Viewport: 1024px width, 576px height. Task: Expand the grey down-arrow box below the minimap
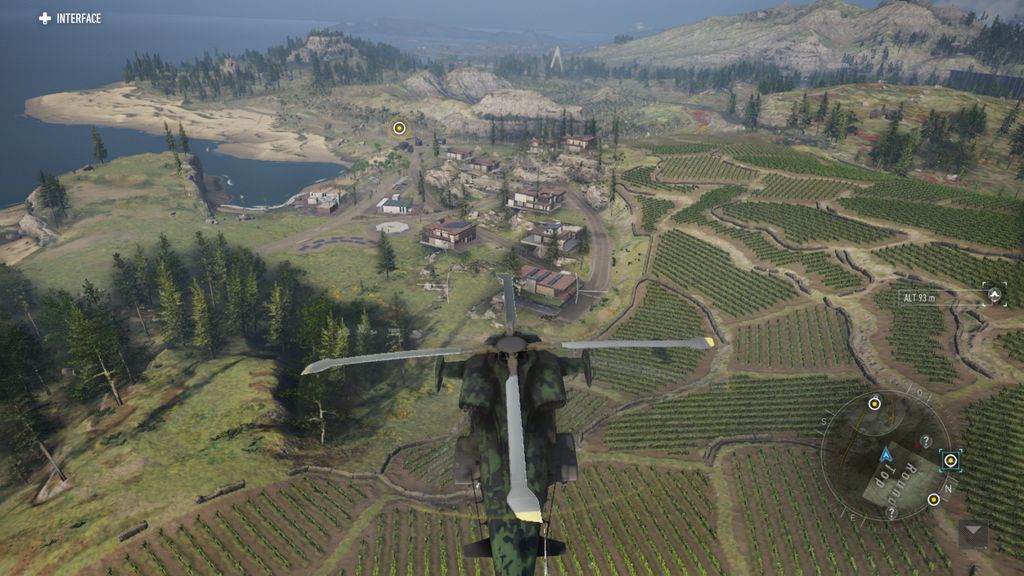tap(973, 532)
